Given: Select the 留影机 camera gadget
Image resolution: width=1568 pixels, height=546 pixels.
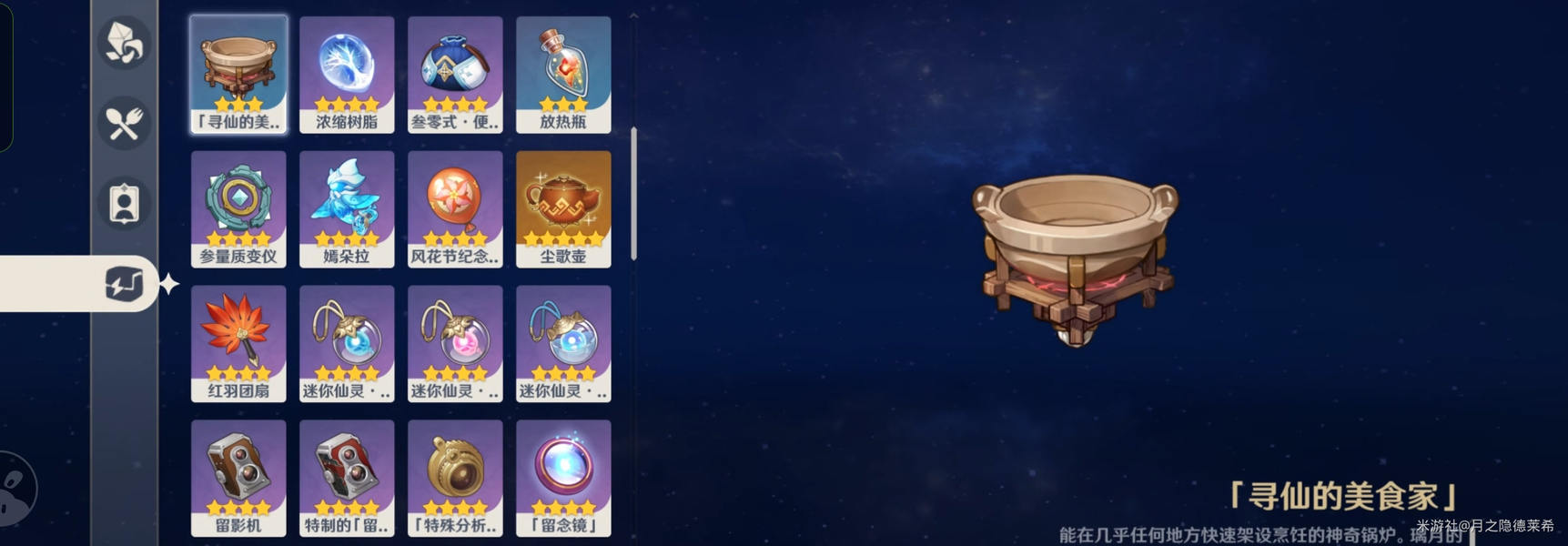Looking at the screenshot, I should coord(238,479).
